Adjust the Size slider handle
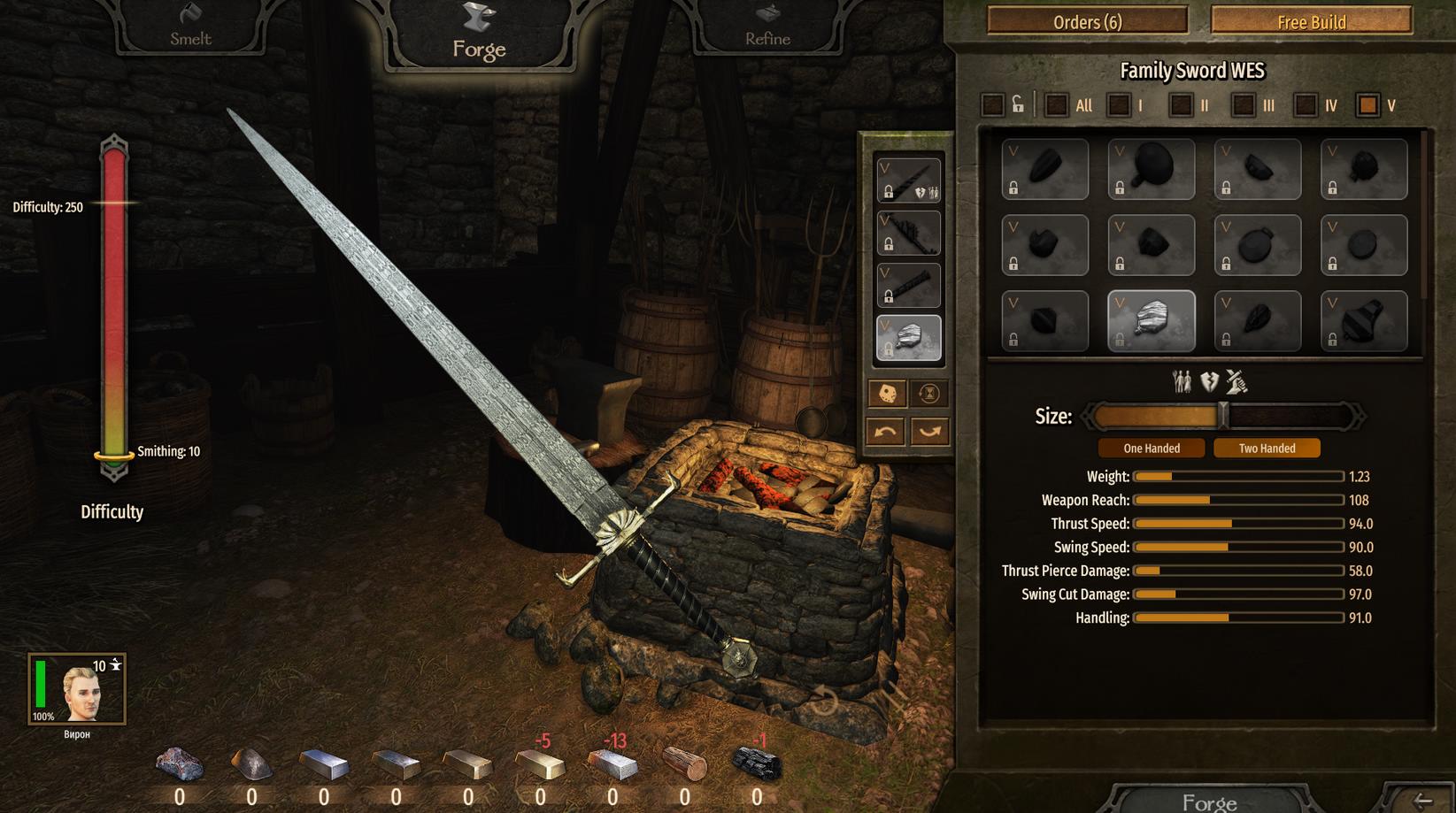 click(1223, 416)
